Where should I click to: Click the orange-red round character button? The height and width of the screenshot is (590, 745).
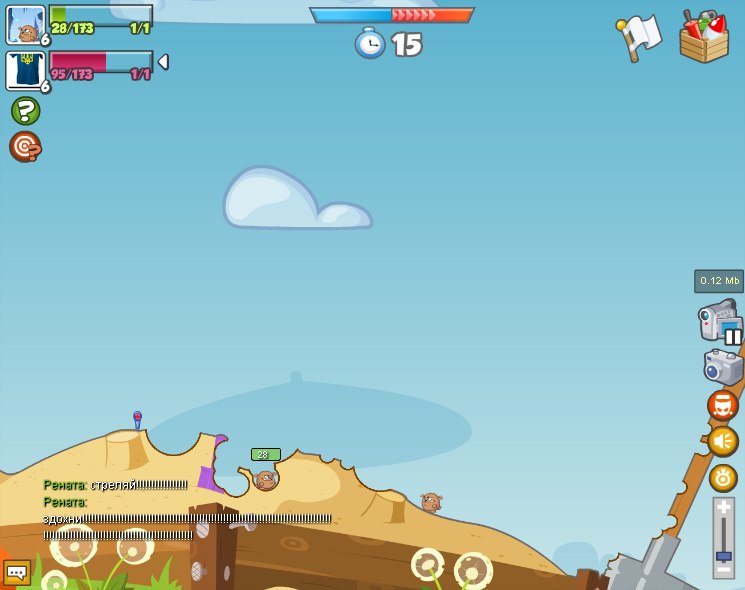(x=722, y=405)
